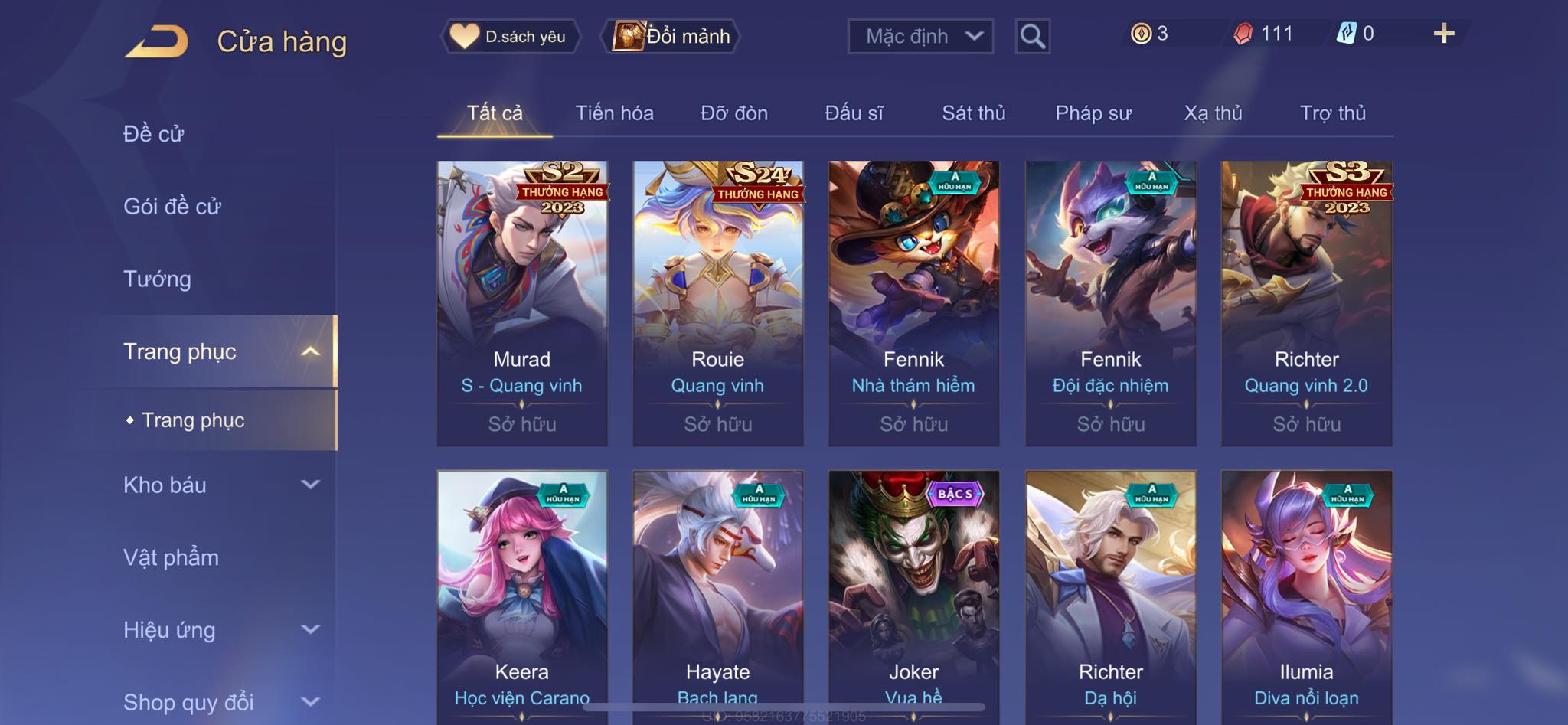
Task: Switch to the Sát thủ tab
Action: pos(973,113)
